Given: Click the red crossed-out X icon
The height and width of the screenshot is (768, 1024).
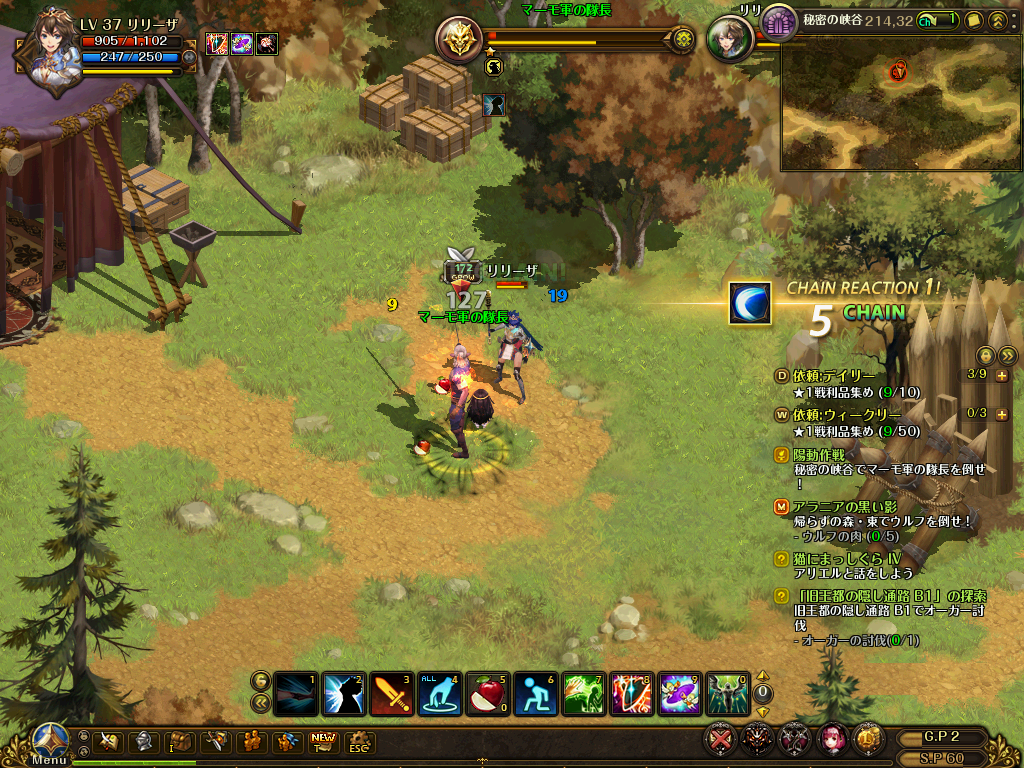Looking at the screenshot, I should click(720, 740).
